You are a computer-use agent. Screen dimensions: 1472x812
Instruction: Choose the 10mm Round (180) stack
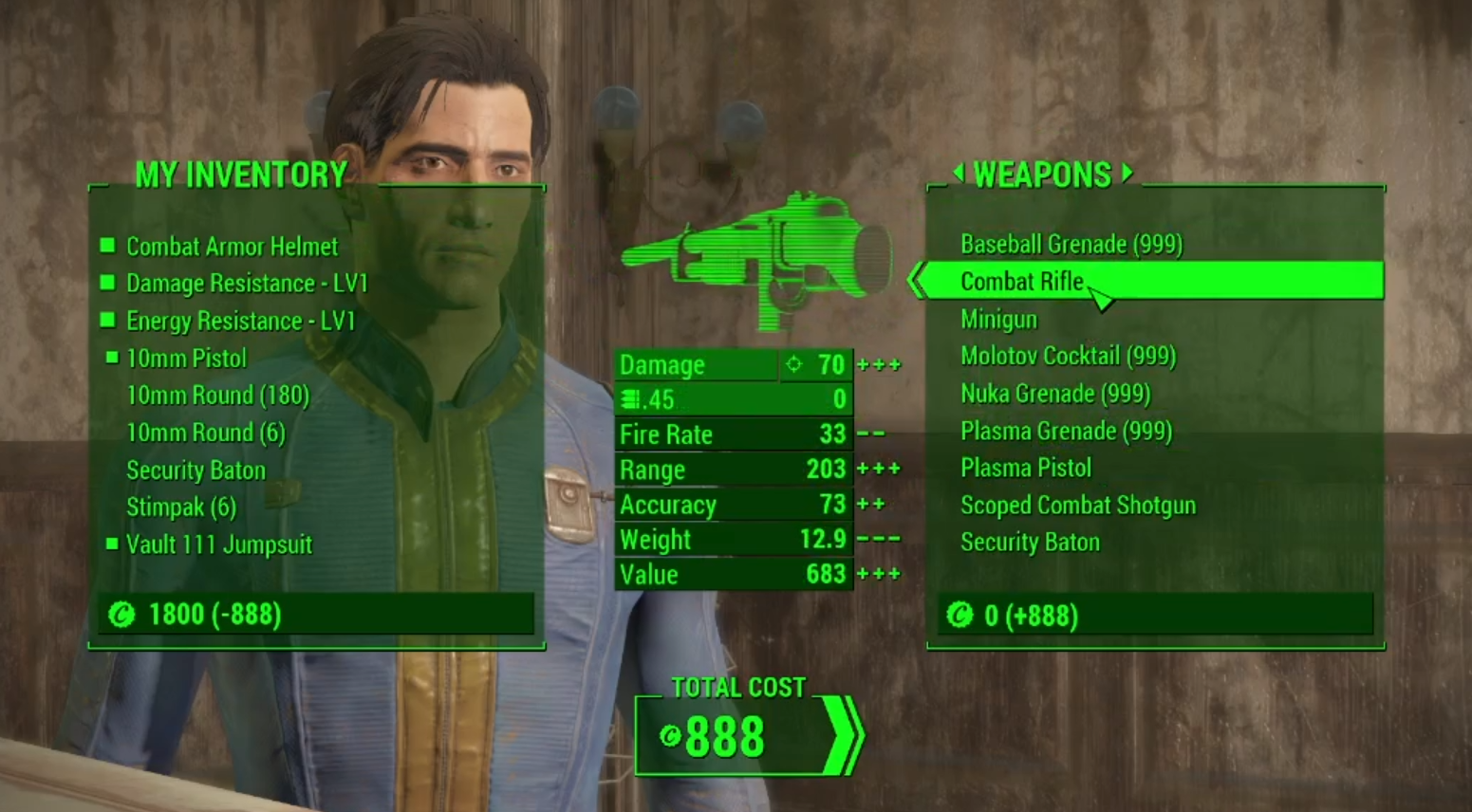[217, 396]
